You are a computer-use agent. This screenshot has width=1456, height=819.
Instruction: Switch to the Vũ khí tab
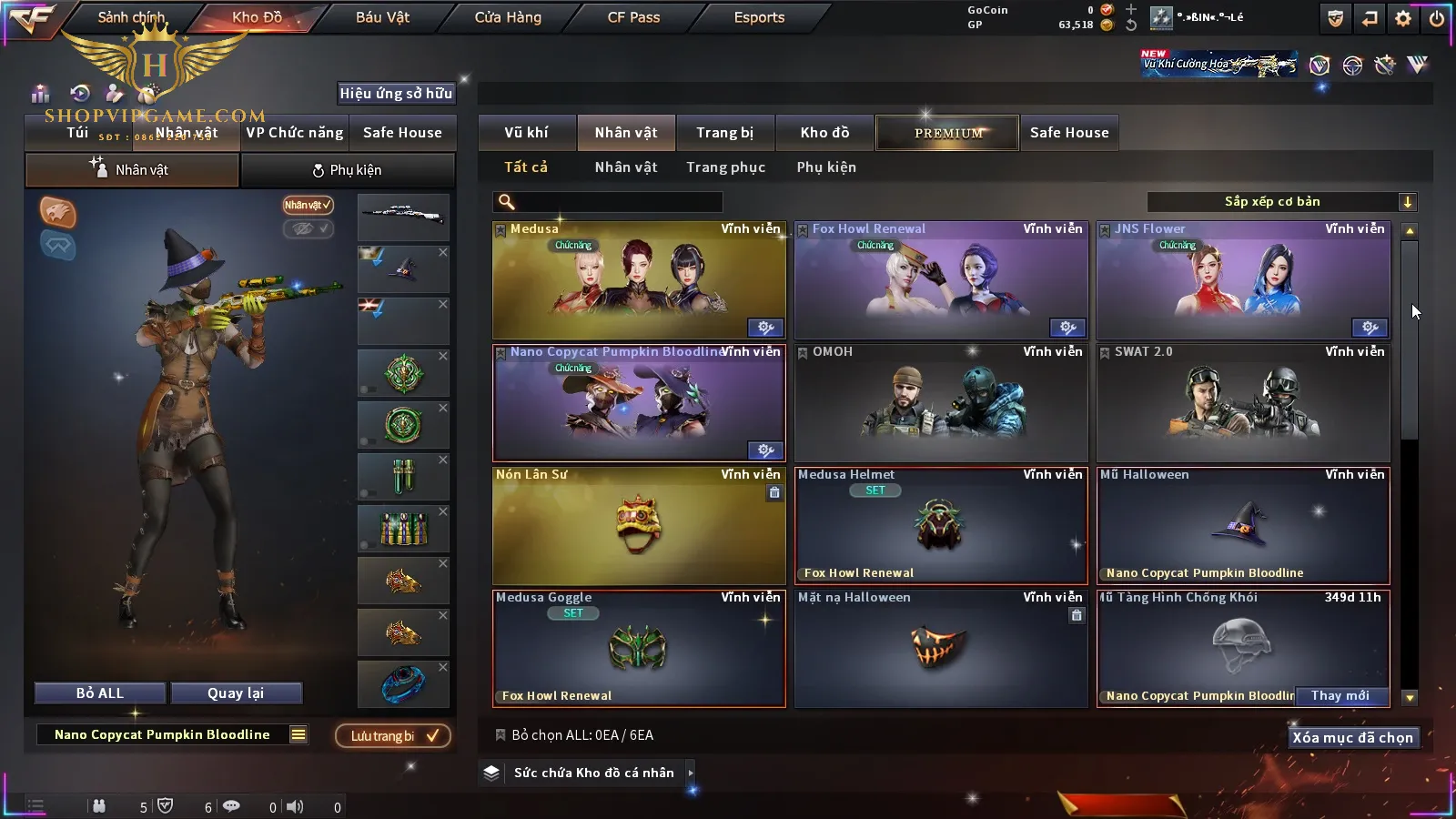click(x=526, y=133)
